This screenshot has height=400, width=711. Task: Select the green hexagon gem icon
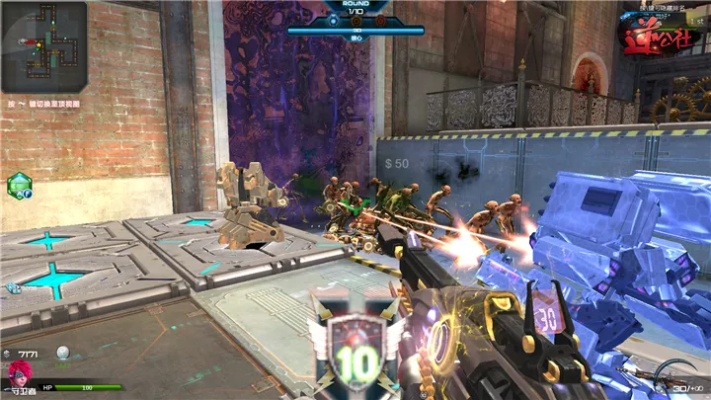click(20, 185)
